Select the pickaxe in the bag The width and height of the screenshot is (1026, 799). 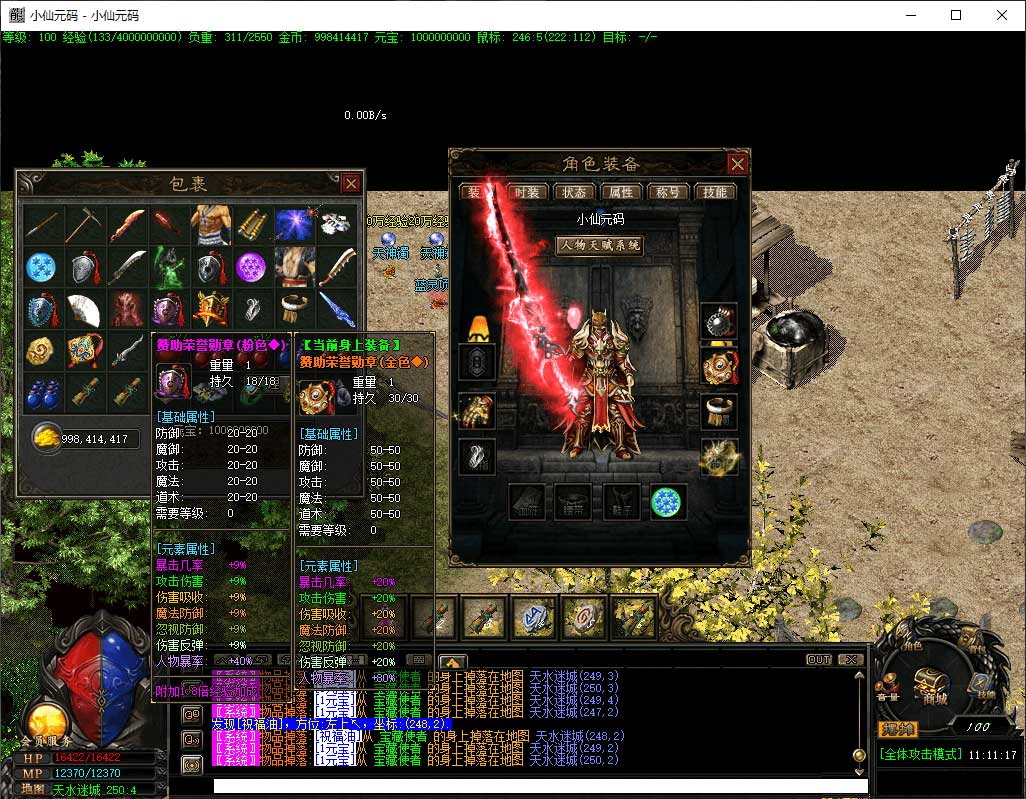(x=85, y=225)
